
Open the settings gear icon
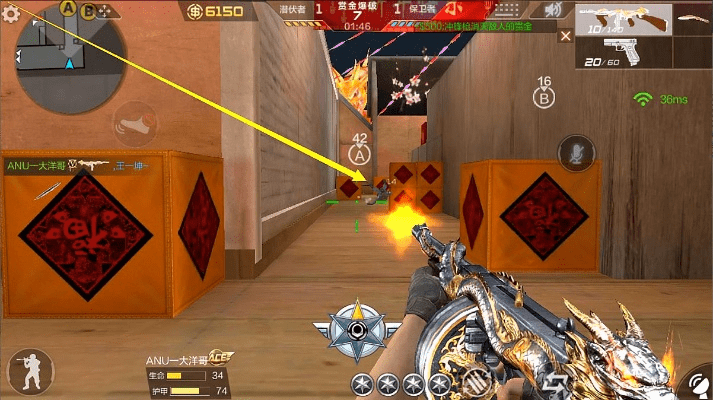[10, 12]
